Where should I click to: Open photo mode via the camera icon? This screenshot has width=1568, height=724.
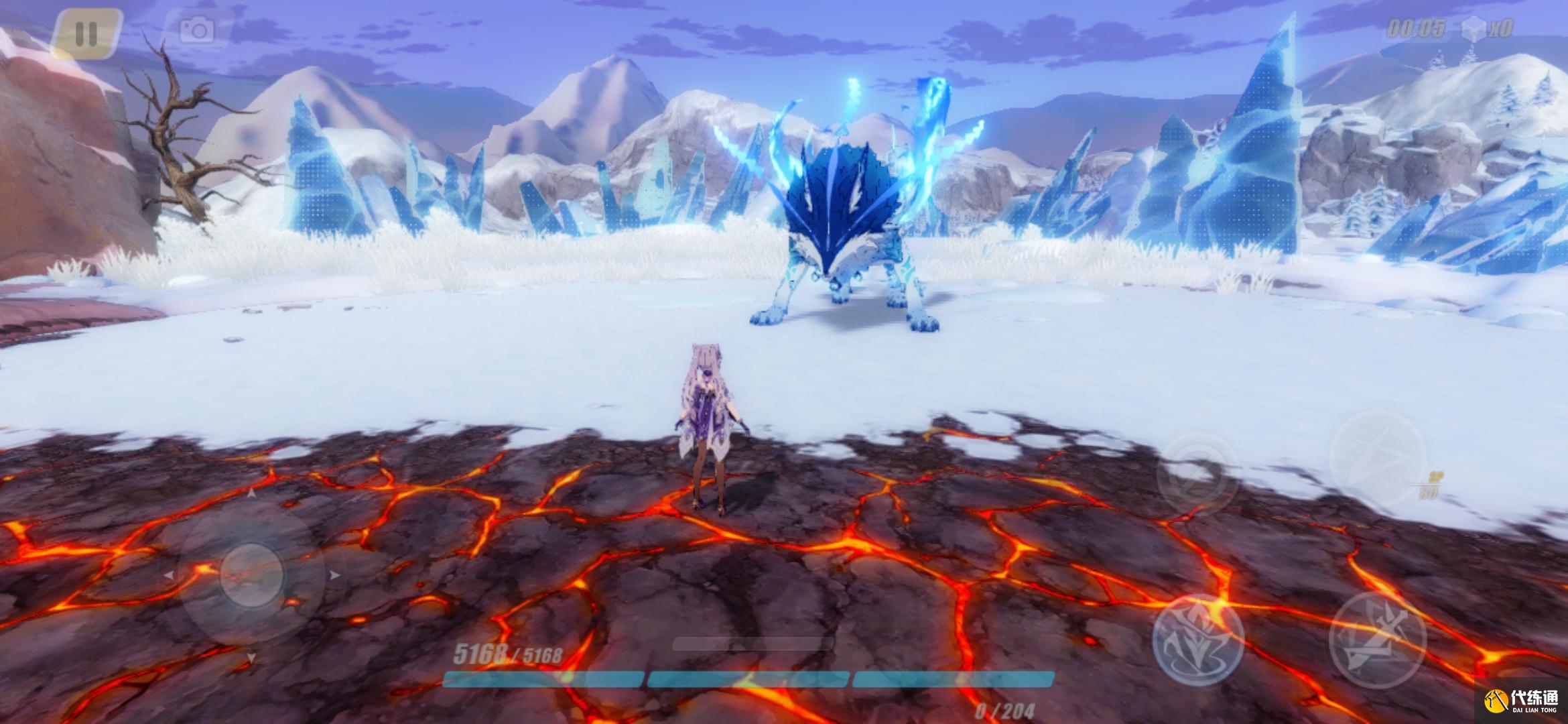[197, 30]
